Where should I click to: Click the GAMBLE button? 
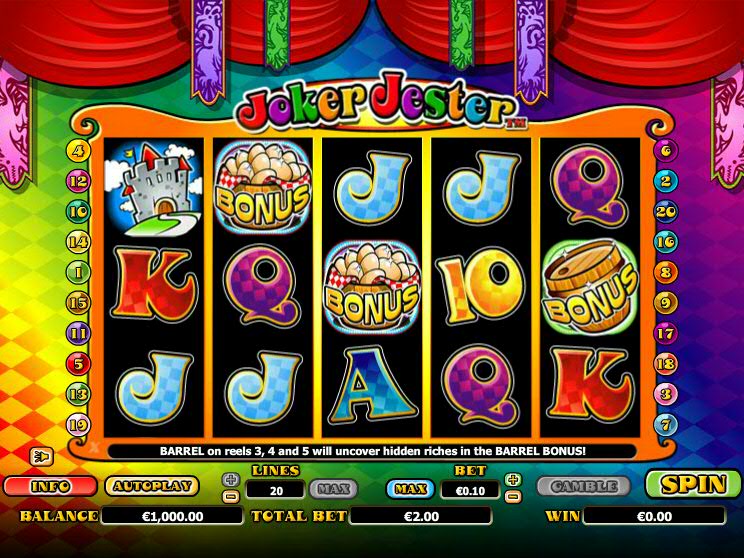click(583, 487)
